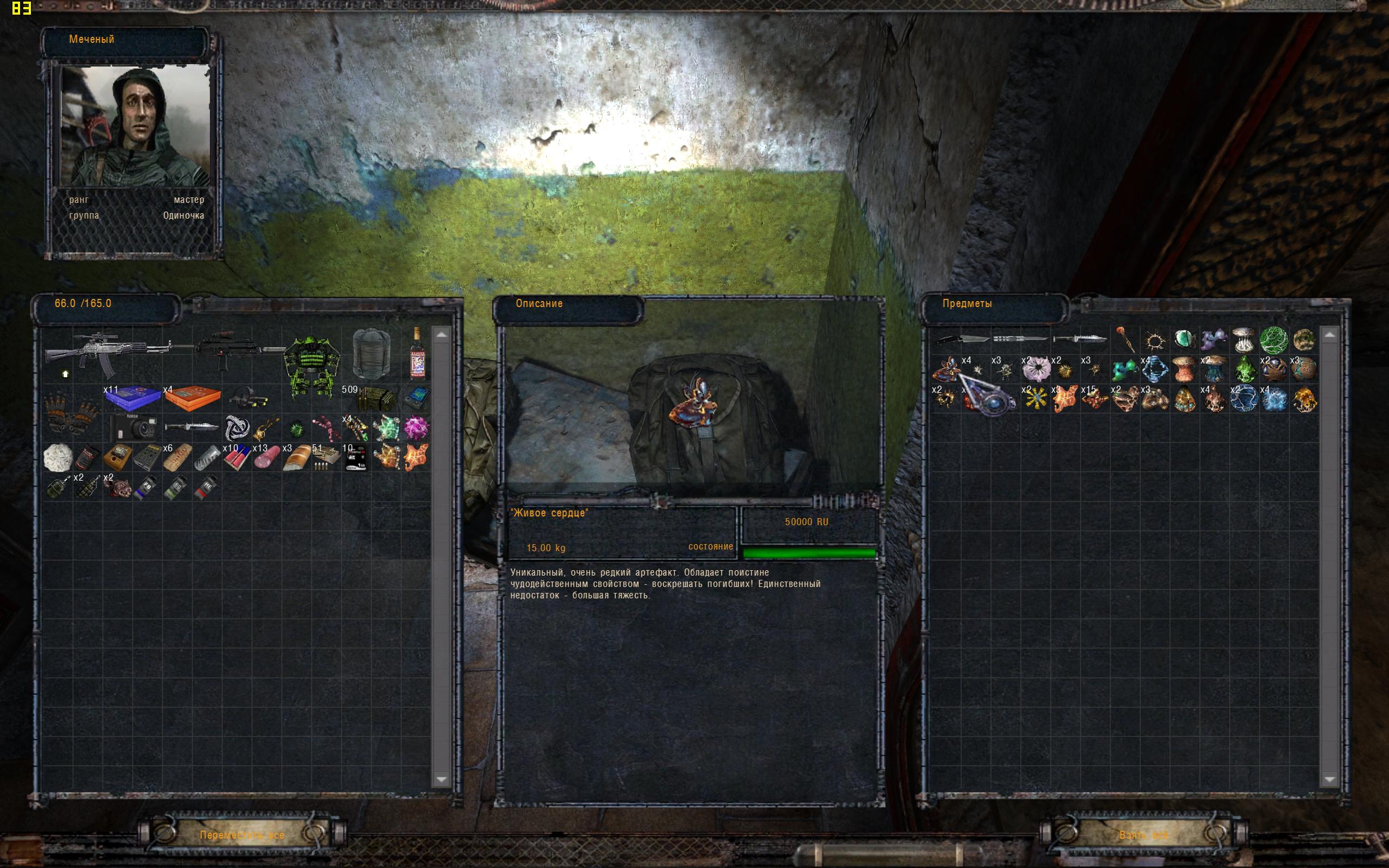Select the blue medkit stack
Screen dimensions: 1389x868
point(132,398)
